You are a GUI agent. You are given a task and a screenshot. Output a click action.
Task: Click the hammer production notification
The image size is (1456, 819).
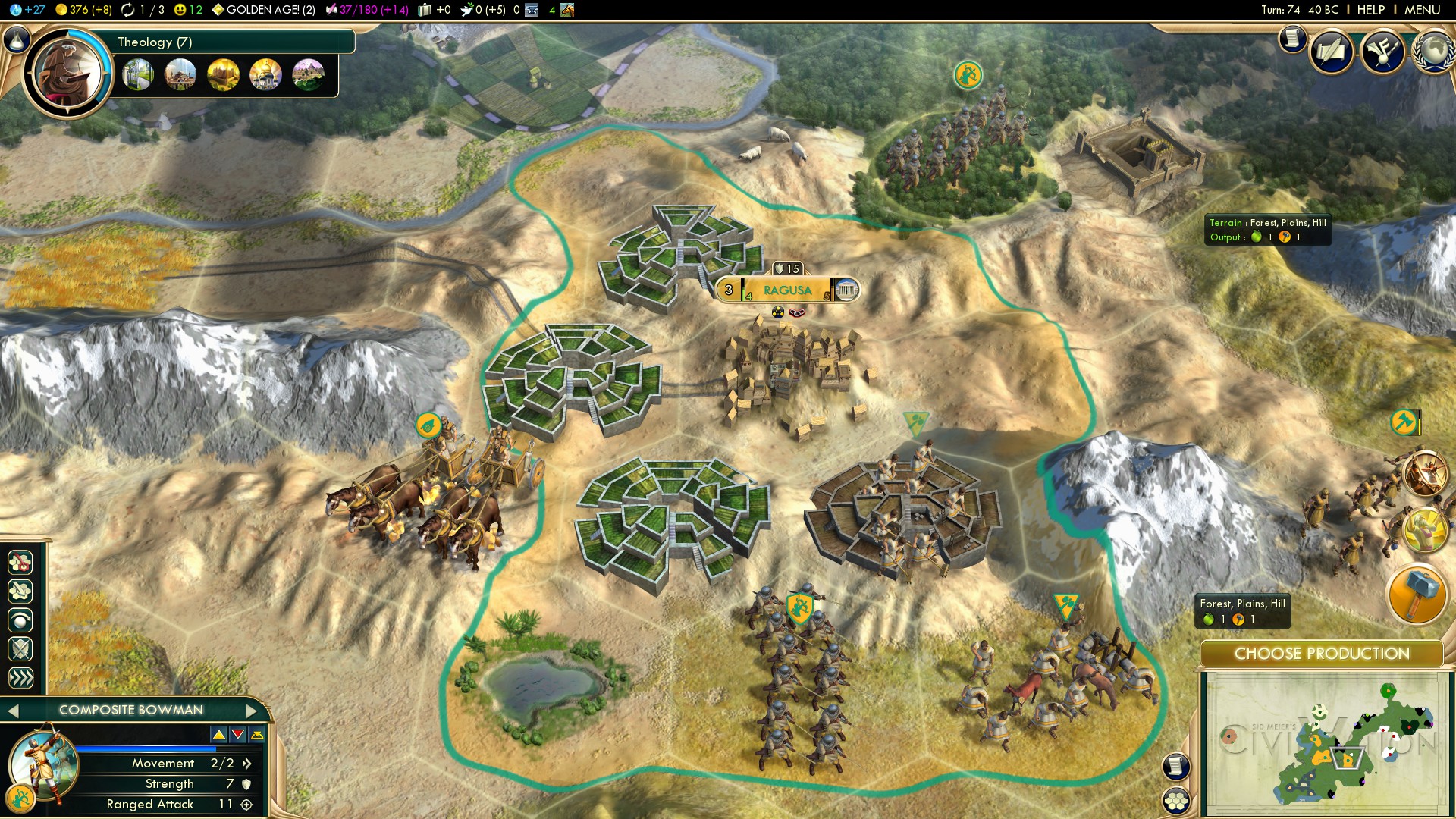[1416, 595]
